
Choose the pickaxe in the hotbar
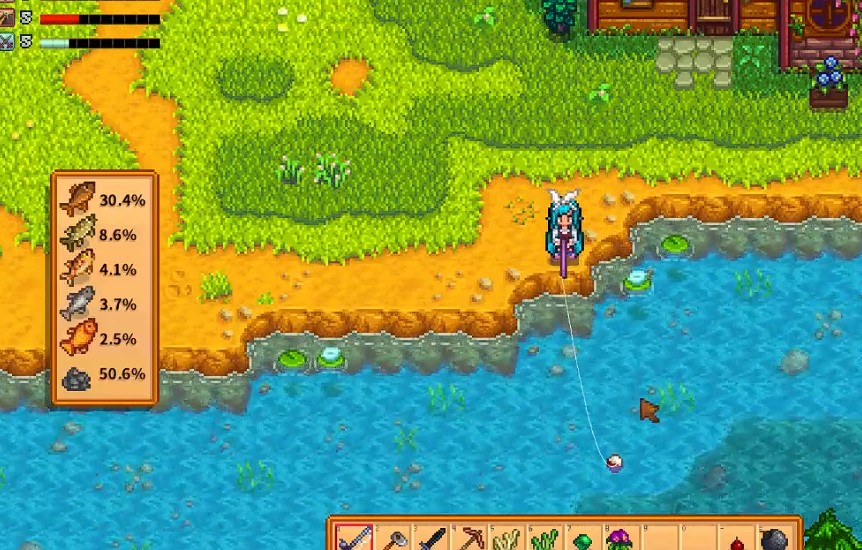pos(468,540)
